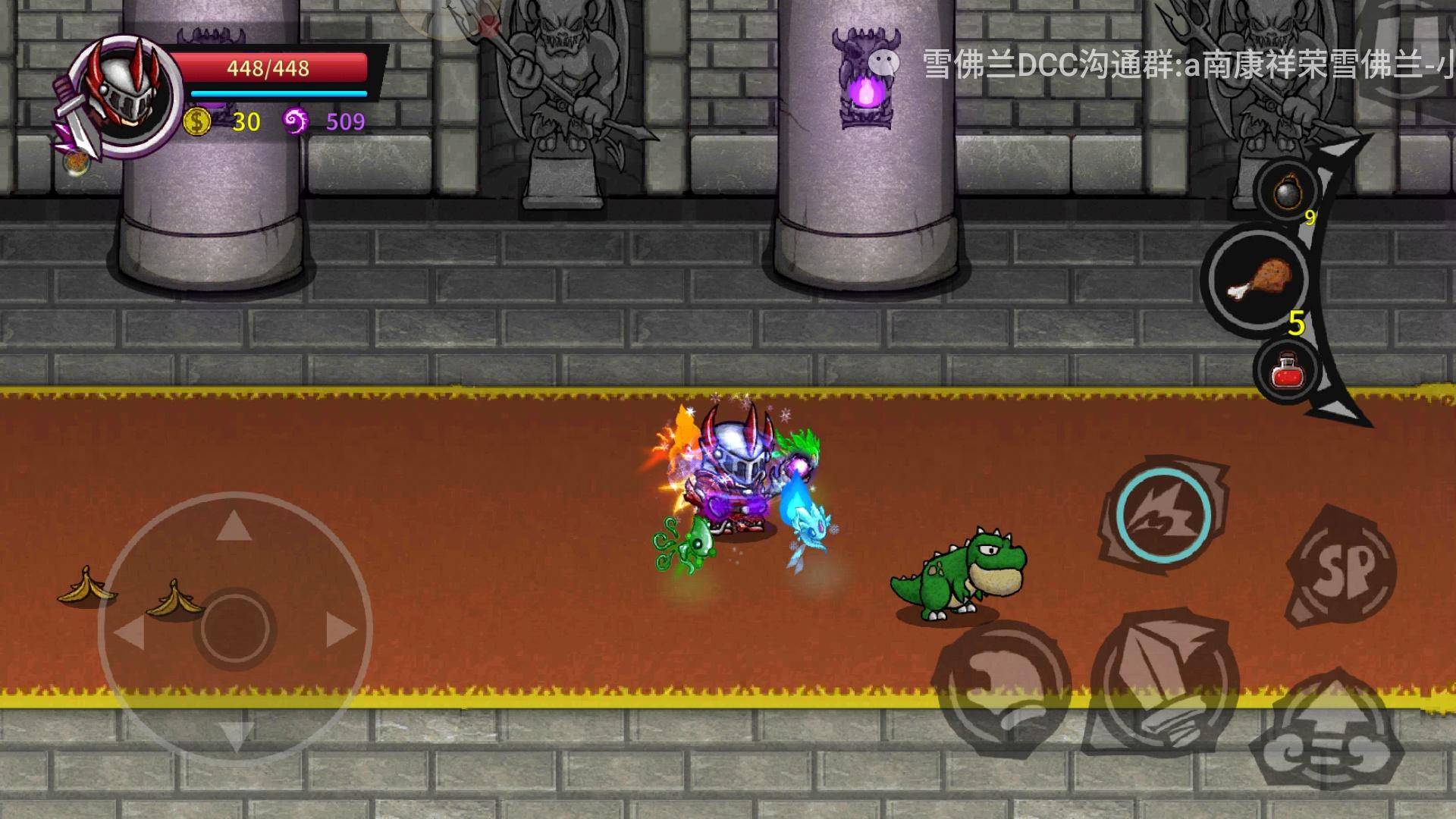
Task: Click the gold coin currency icon
Action: tap(197, 121)
